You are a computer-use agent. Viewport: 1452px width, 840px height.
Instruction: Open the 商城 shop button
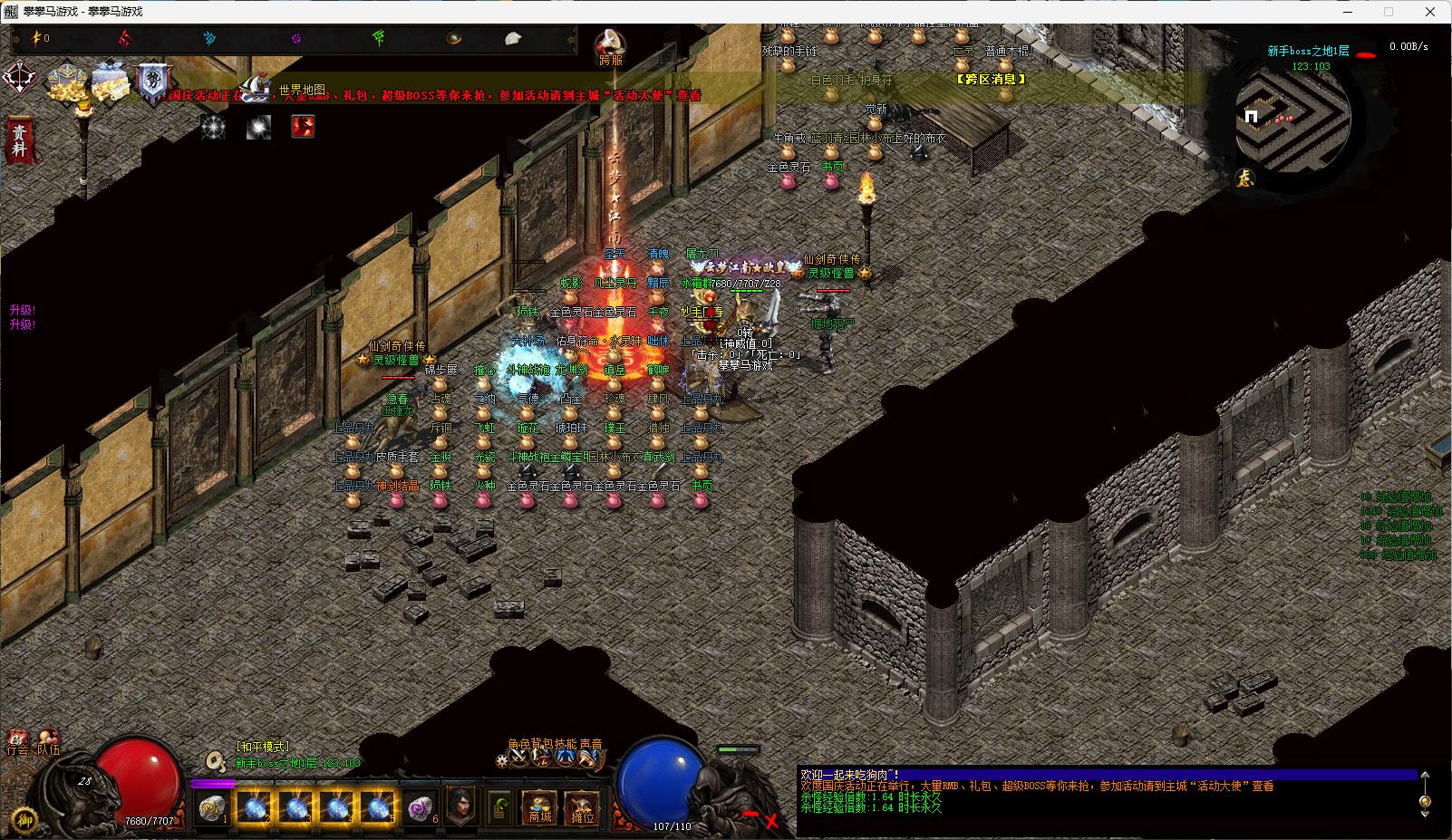(x=540, y=806)
